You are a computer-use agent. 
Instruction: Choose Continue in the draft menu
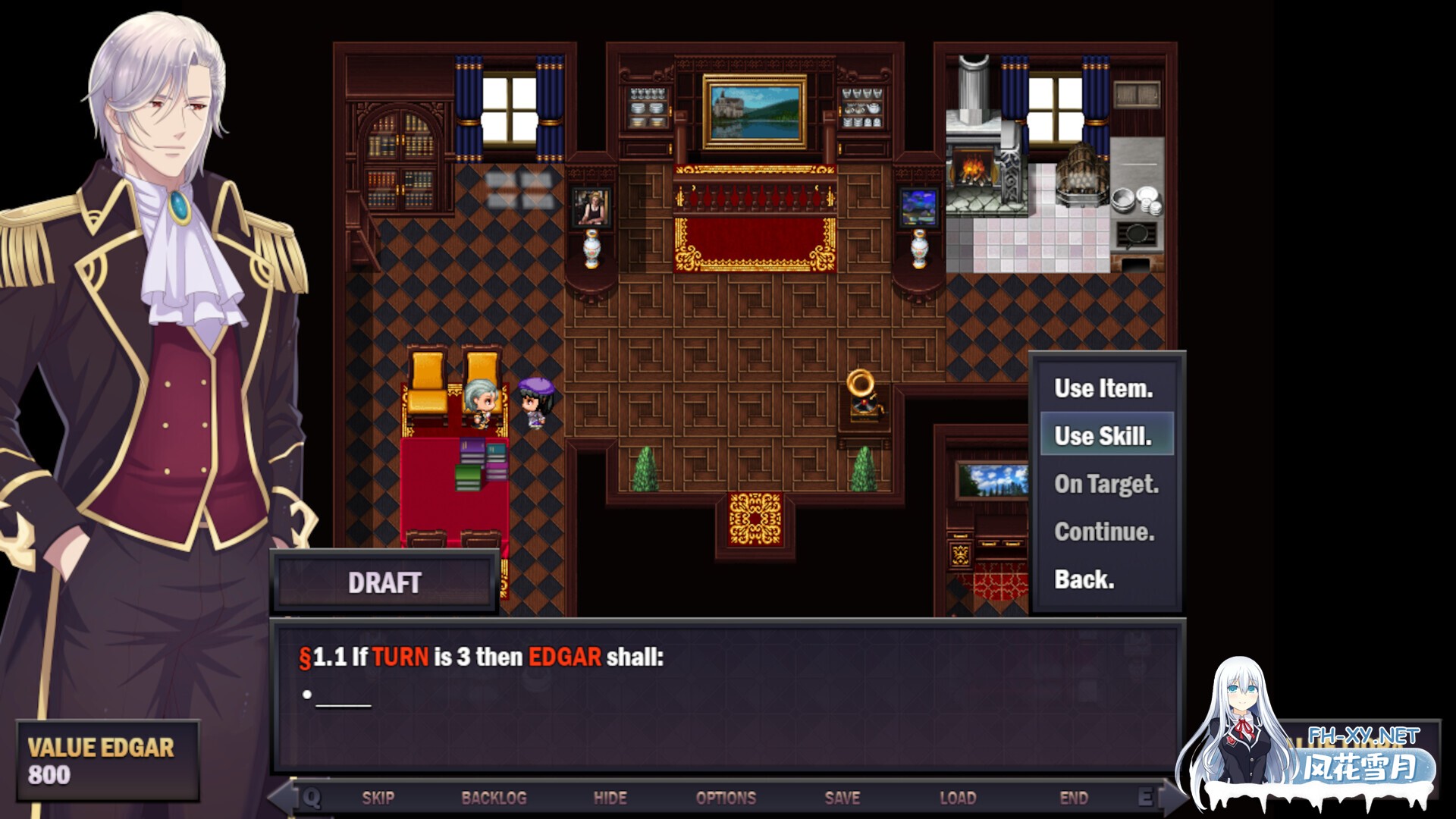[1104, 532]
